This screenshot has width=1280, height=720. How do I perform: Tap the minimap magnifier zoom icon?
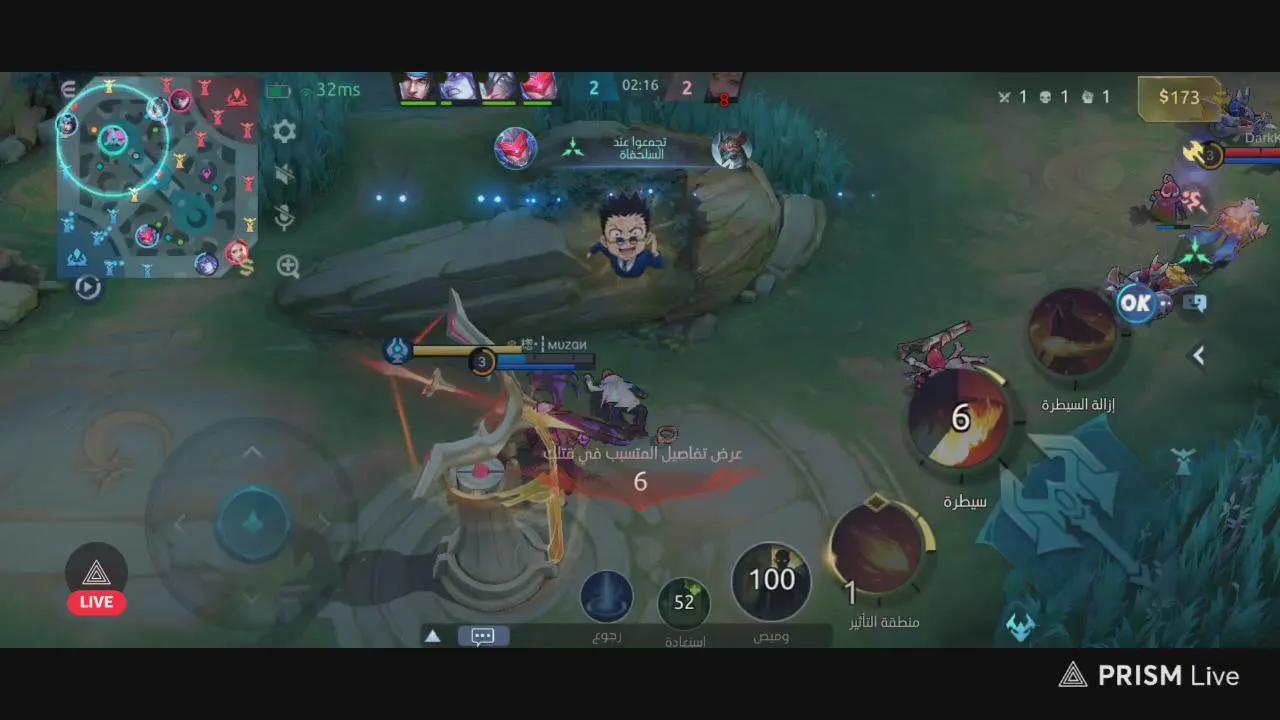point(287,267)
